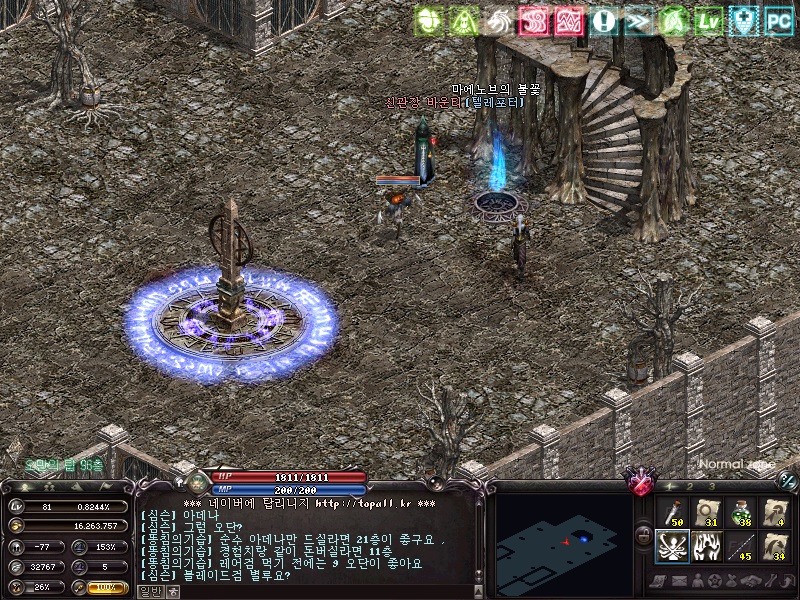Switch to hotbar page 2
The width and height of the screenshot is (800, 600).
[x=690, y=486]
